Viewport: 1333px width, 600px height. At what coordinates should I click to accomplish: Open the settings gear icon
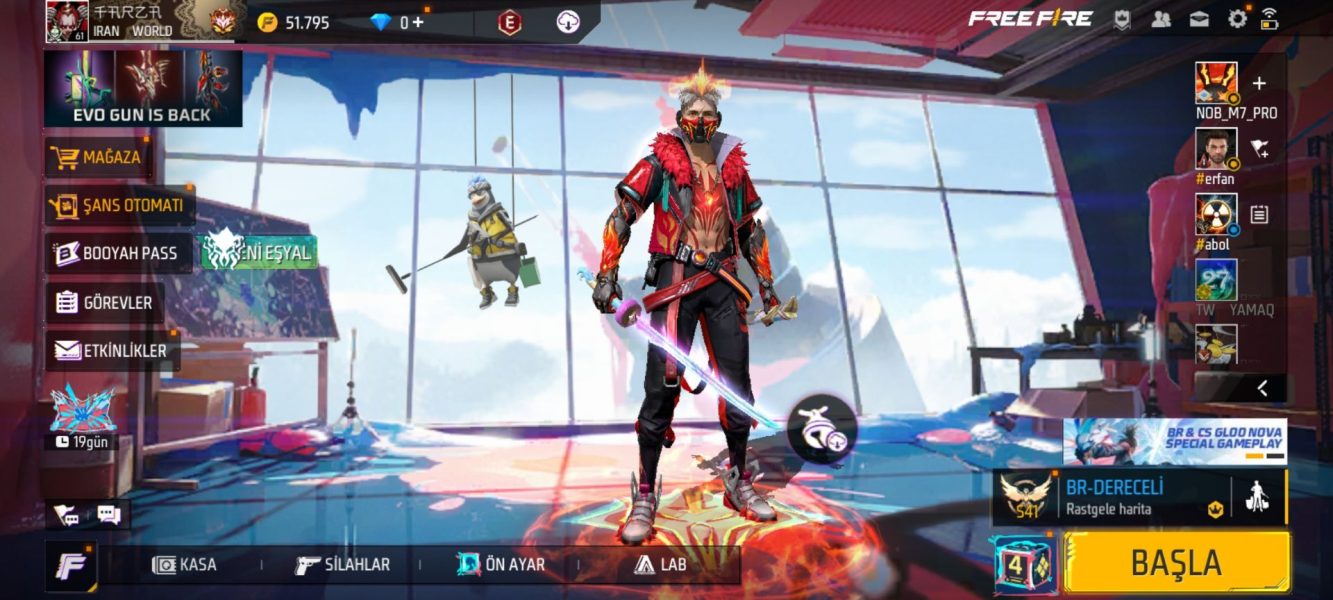tap(1238, 18)
